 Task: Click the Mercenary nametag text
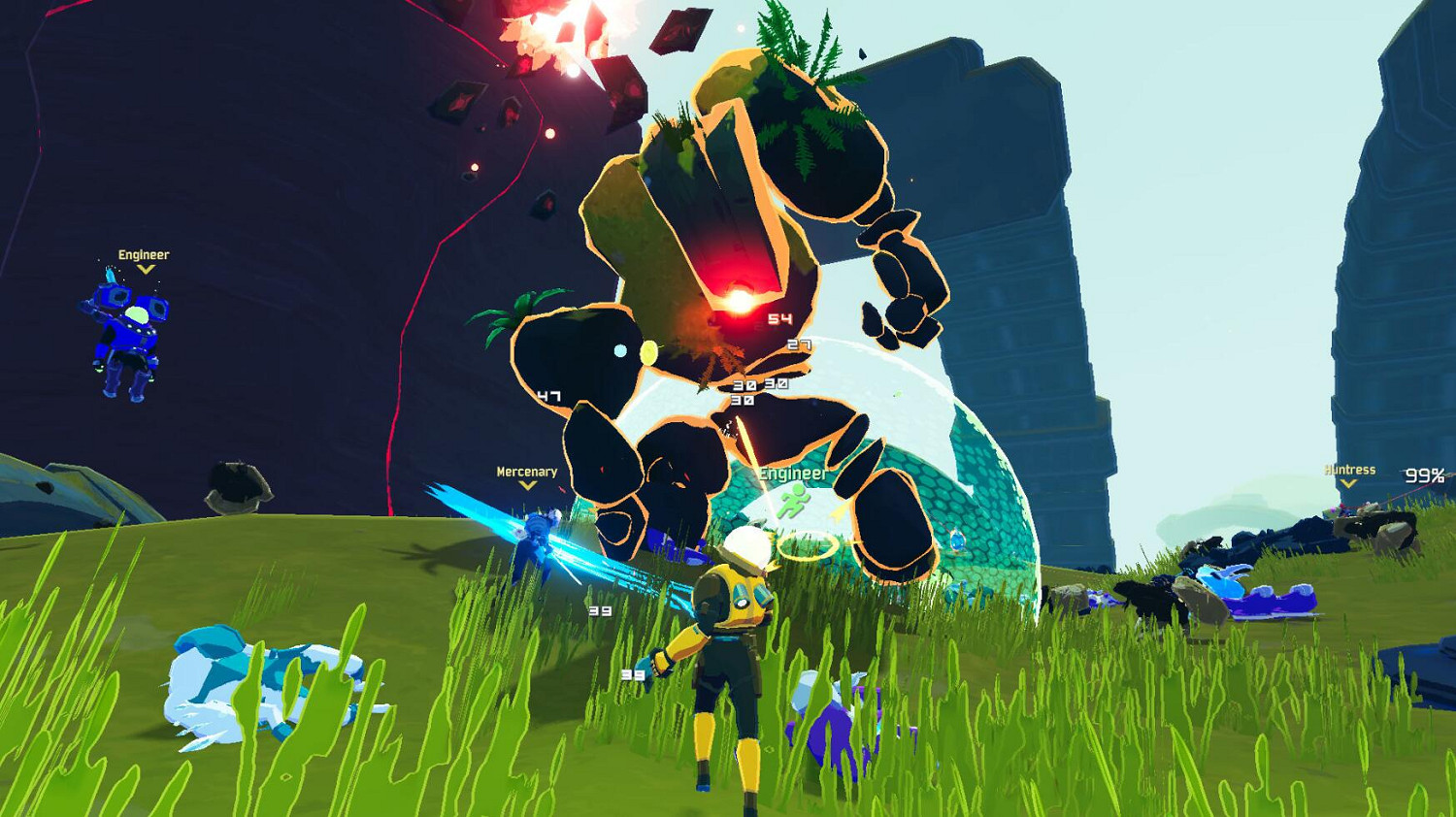pyautogui.click(x=525, y=472)
